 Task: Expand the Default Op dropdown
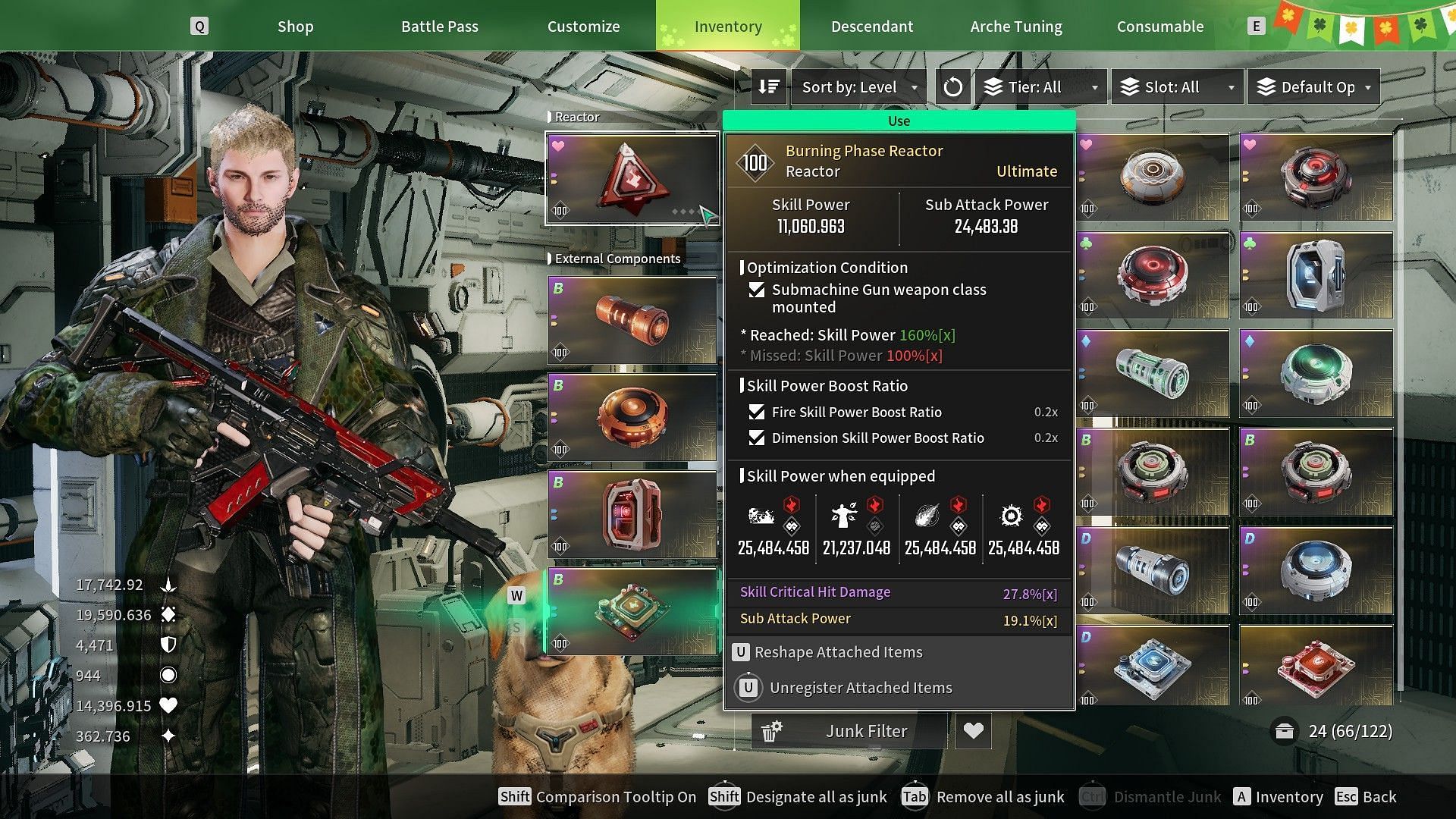tap(1313, 87)
